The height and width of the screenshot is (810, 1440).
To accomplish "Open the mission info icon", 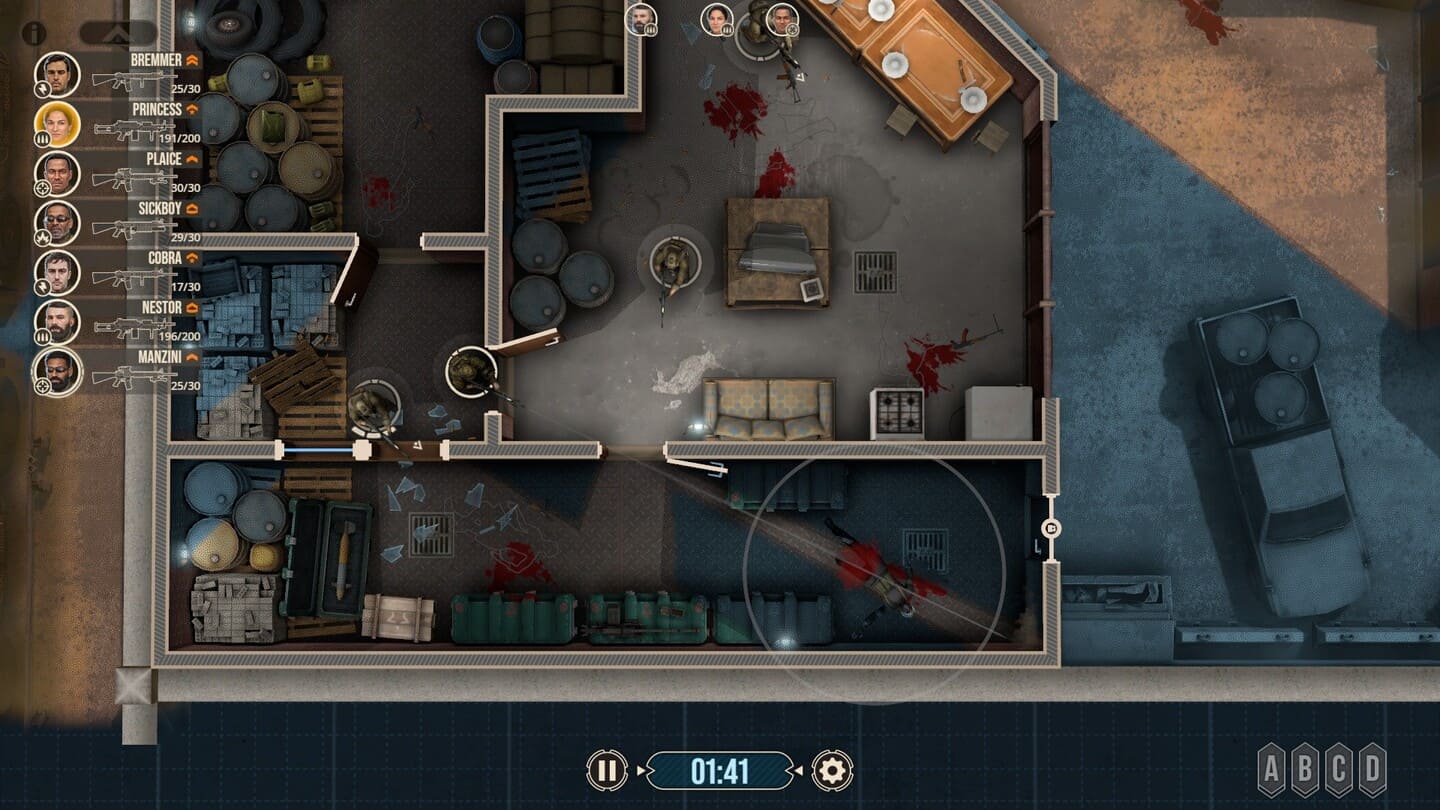I will [x=34, y=33].
